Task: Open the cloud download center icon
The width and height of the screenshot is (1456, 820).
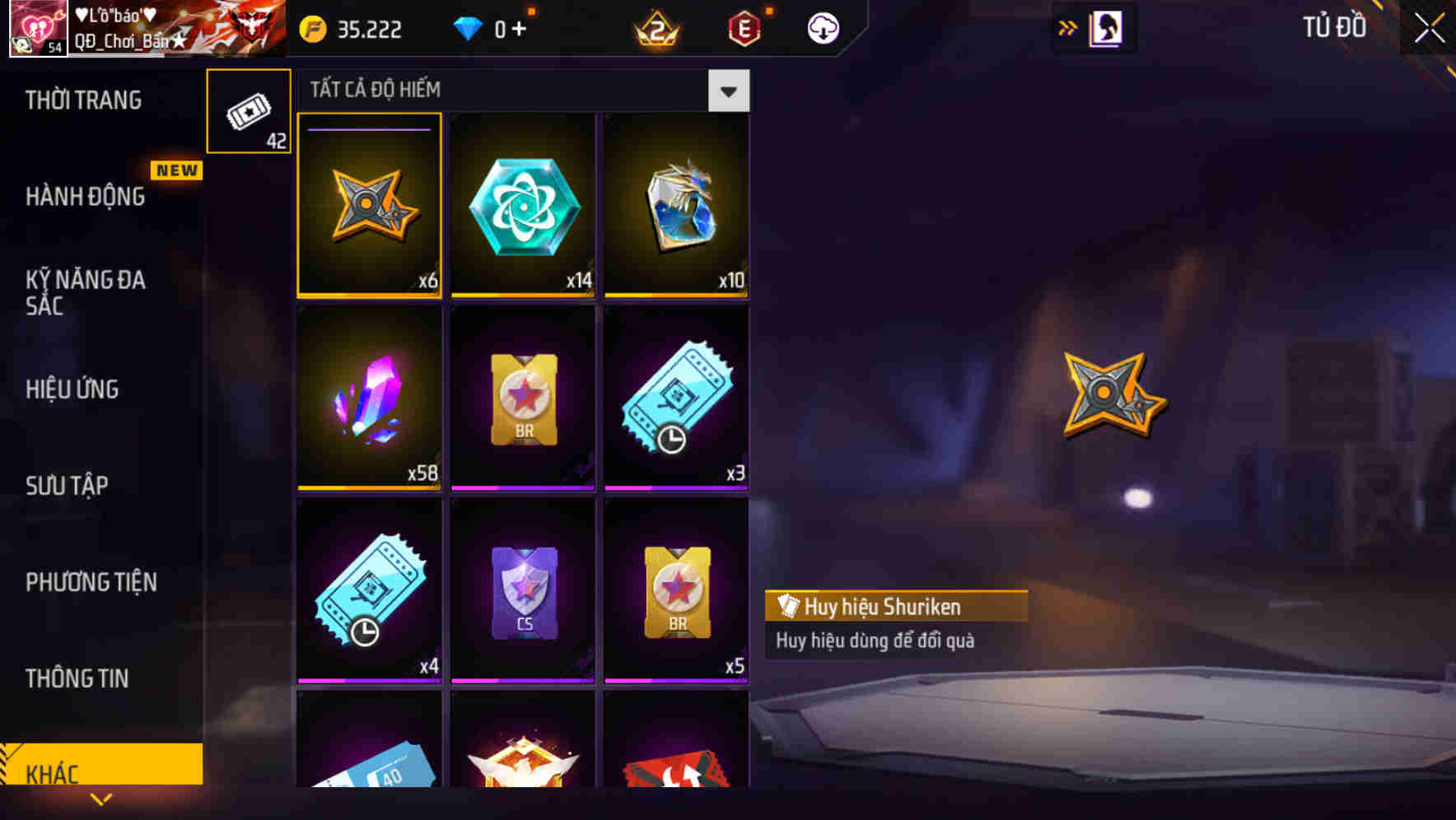Action: point(821,27)
